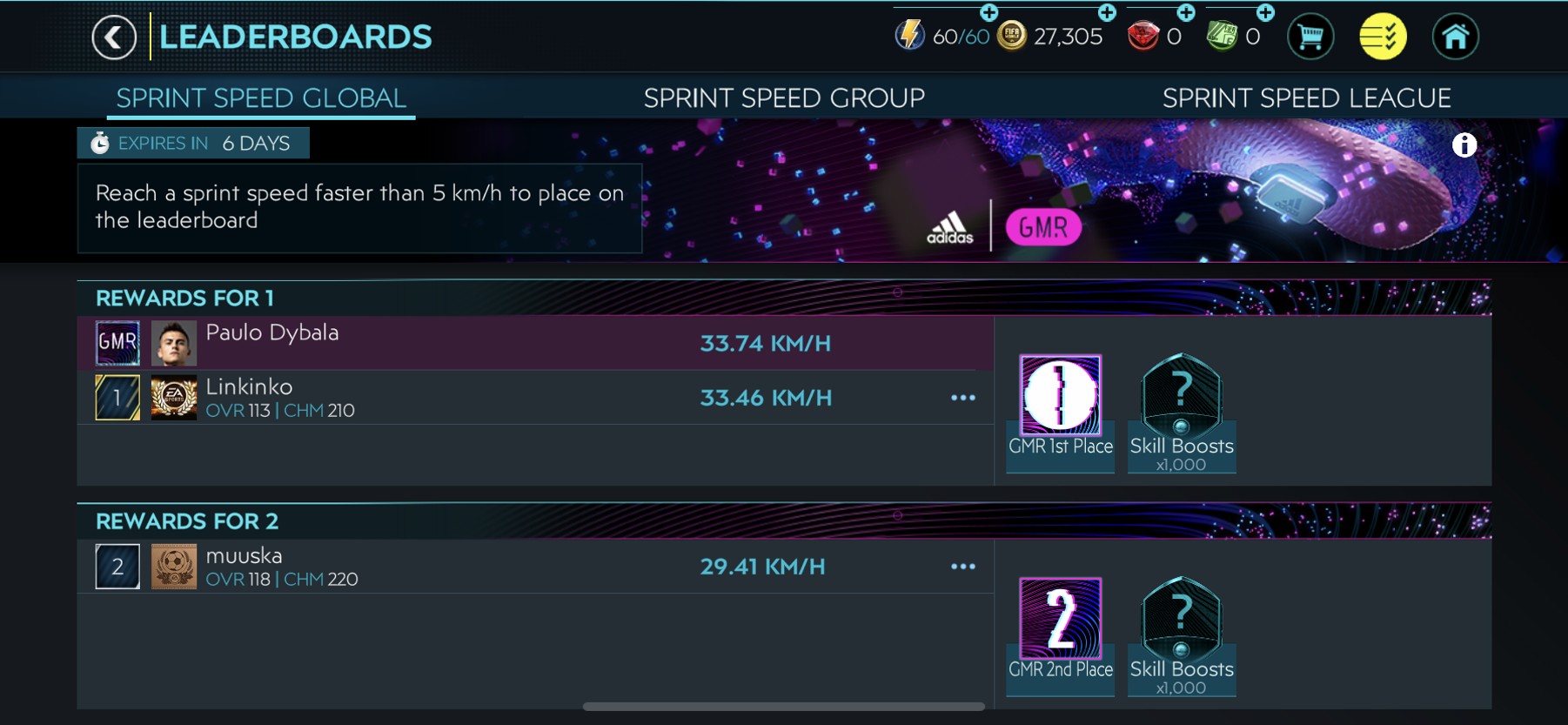This screenshot has width=1568, height=725.
Task: Open options menu for Linkinko
Action: 962,398
